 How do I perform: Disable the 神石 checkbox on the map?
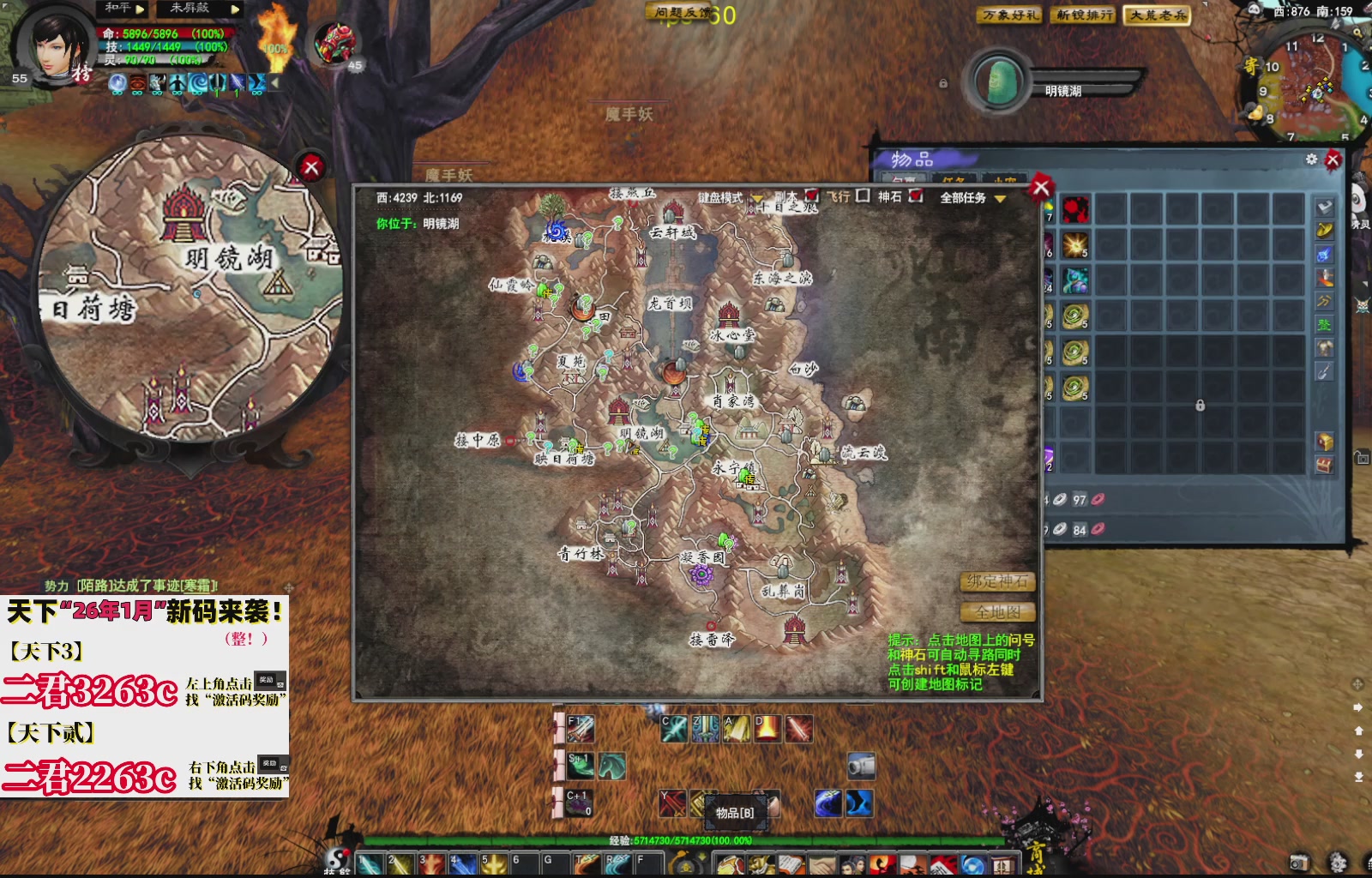(x=917, y=196)
